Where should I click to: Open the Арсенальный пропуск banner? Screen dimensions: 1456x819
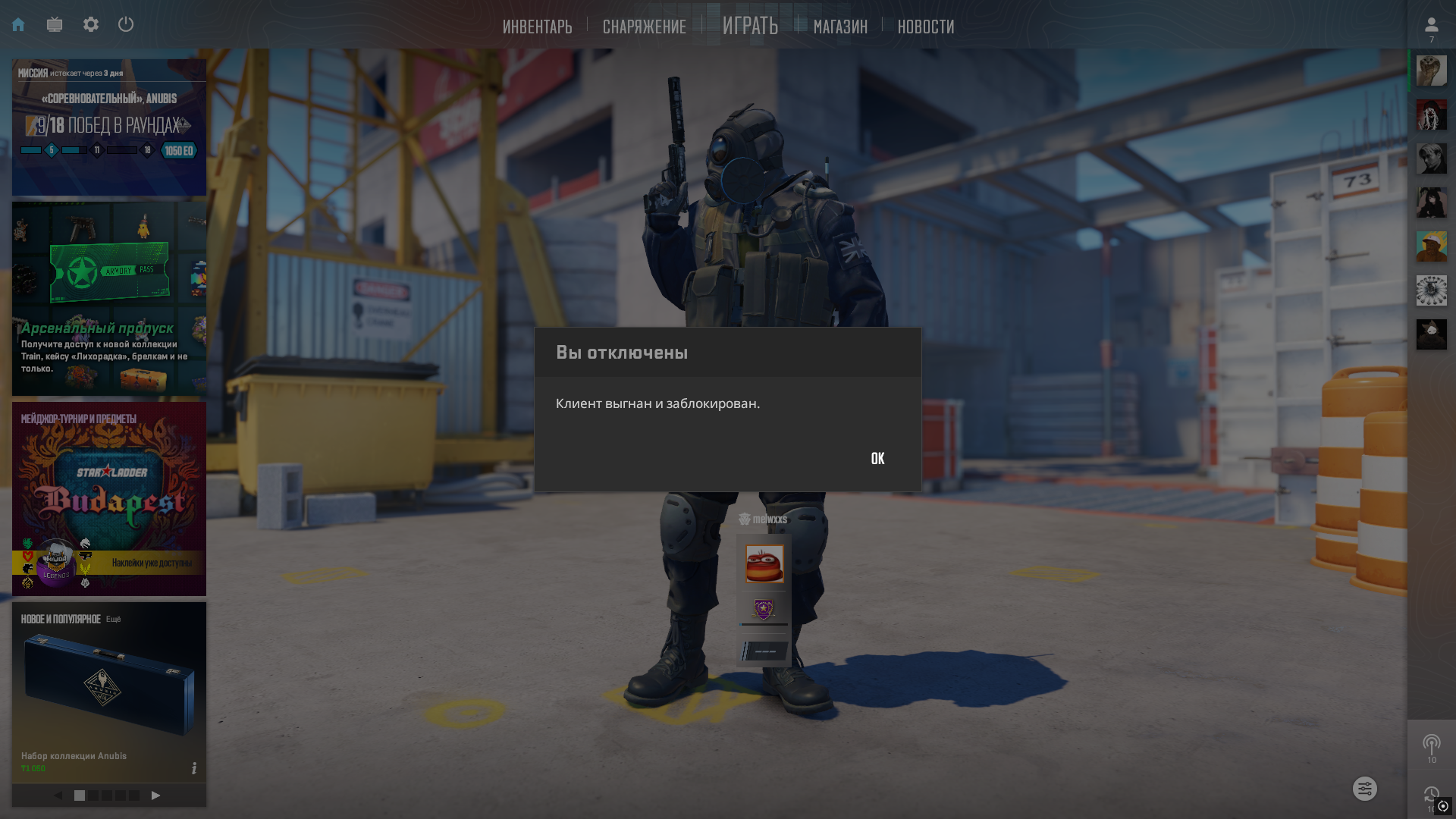click(x=109, y=299)
